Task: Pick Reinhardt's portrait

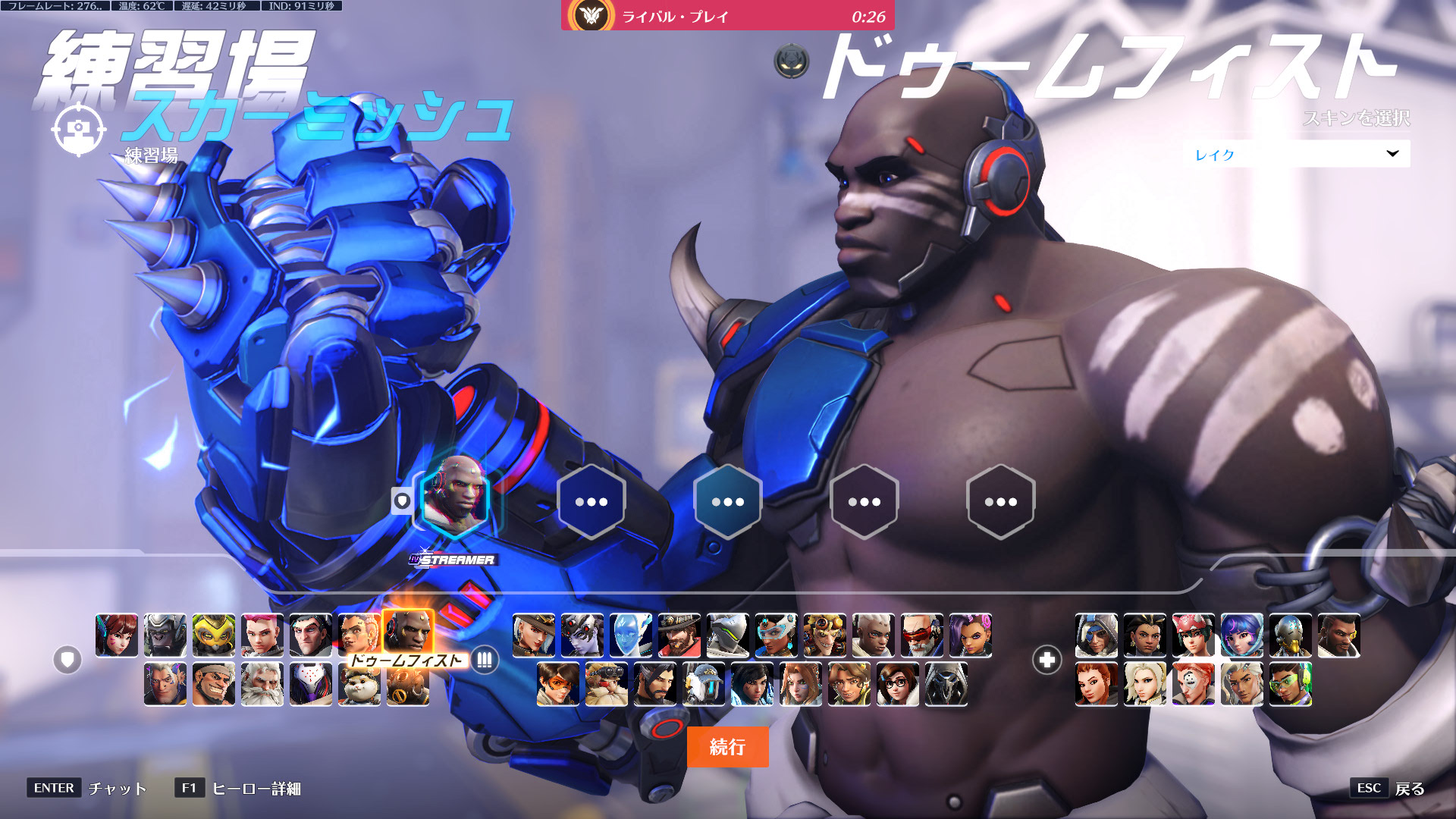Action: [262, 684]
